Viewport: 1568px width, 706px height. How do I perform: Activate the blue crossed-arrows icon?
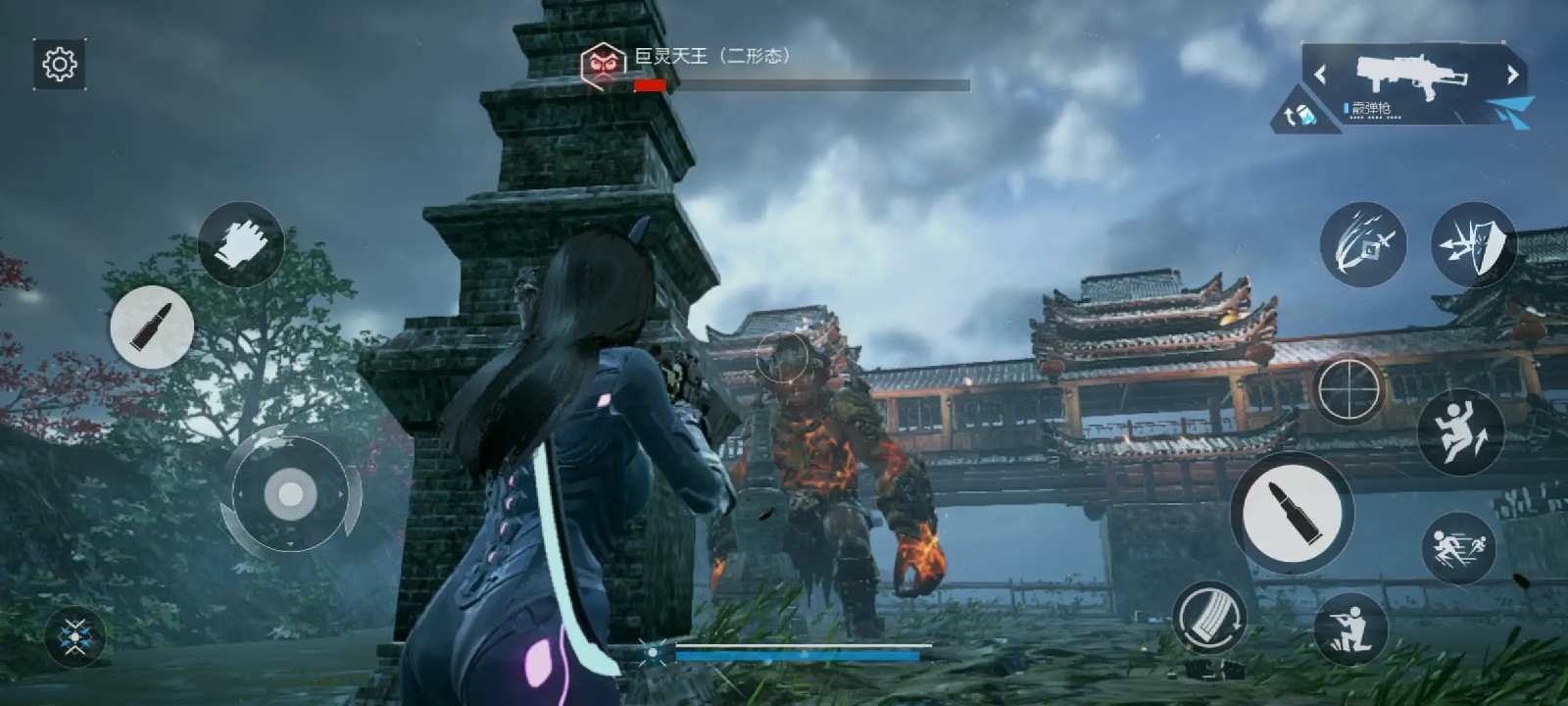pyautogui.click(x=75, y=637)
